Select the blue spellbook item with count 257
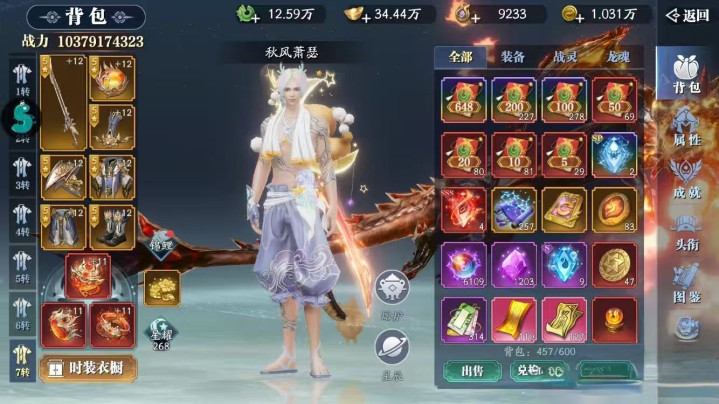 click(x=514, y=209)
